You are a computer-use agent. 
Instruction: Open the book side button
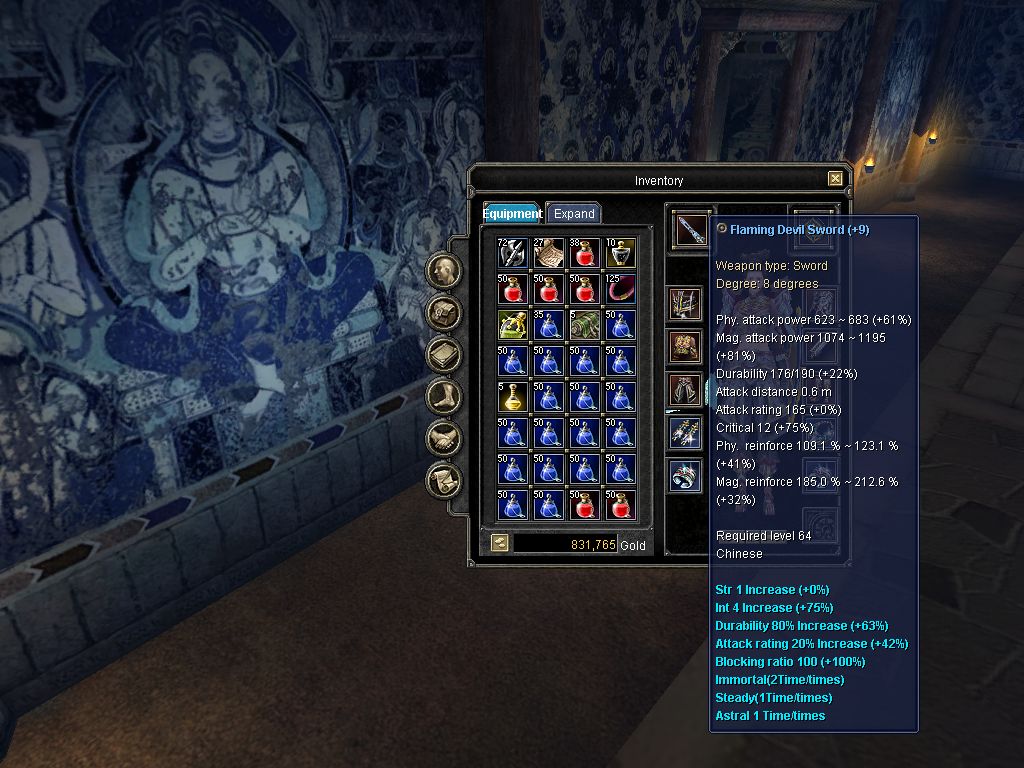click(x=444, y=355)
